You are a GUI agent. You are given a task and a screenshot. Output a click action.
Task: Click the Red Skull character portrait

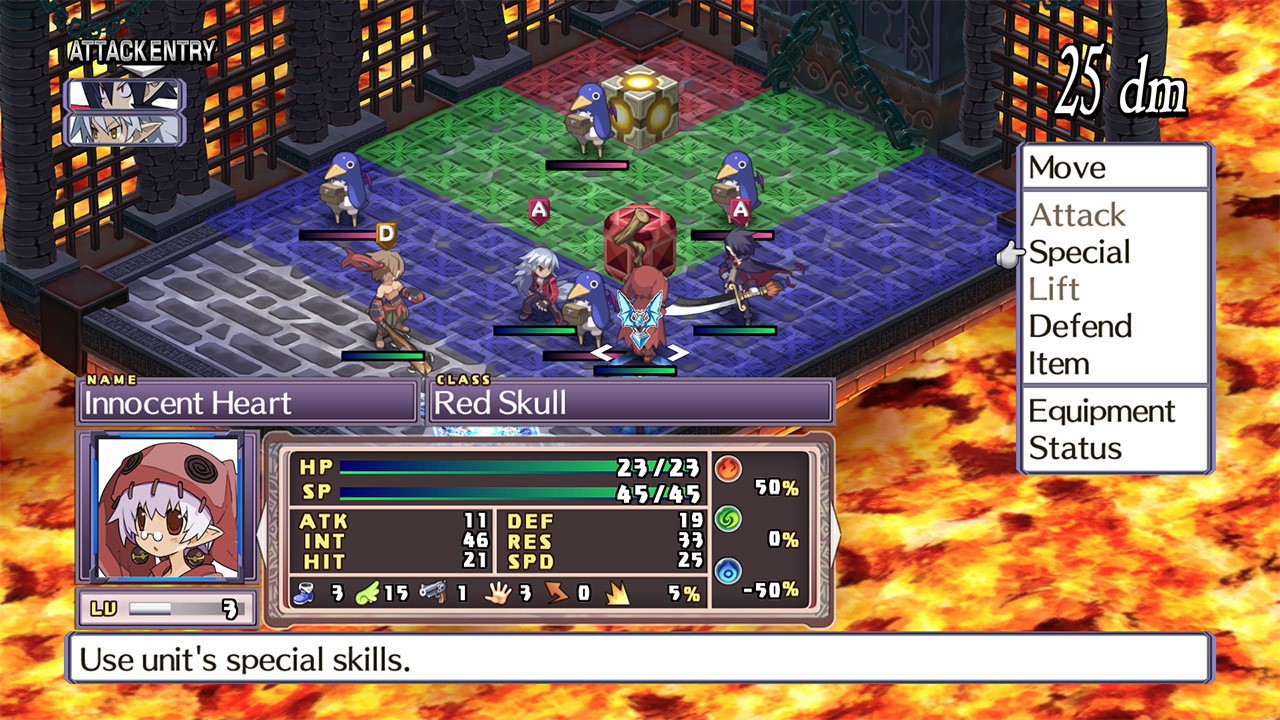pos(167,509)
